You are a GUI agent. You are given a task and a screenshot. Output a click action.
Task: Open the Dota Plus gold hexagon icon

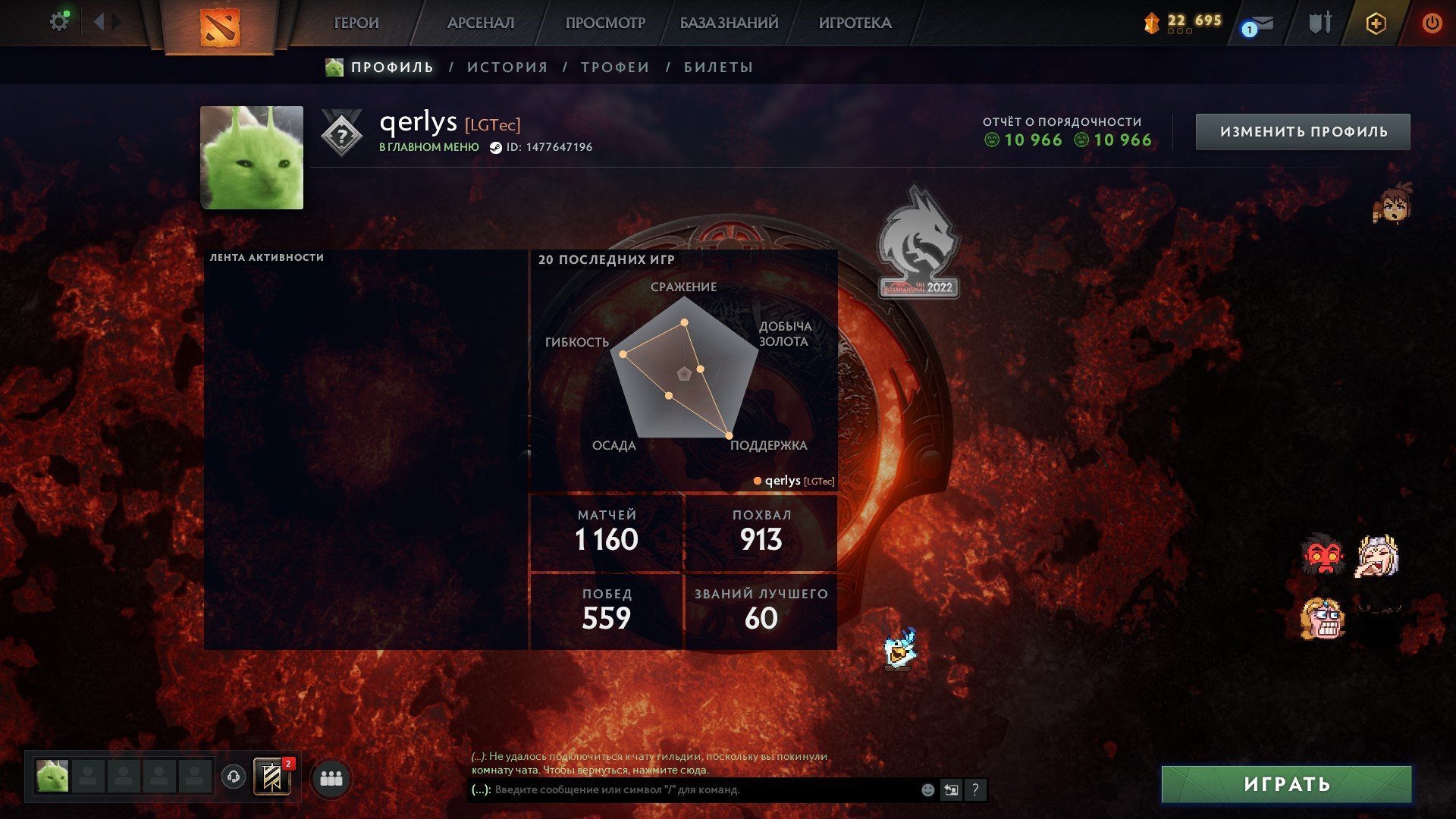(x=1376, y=24)
